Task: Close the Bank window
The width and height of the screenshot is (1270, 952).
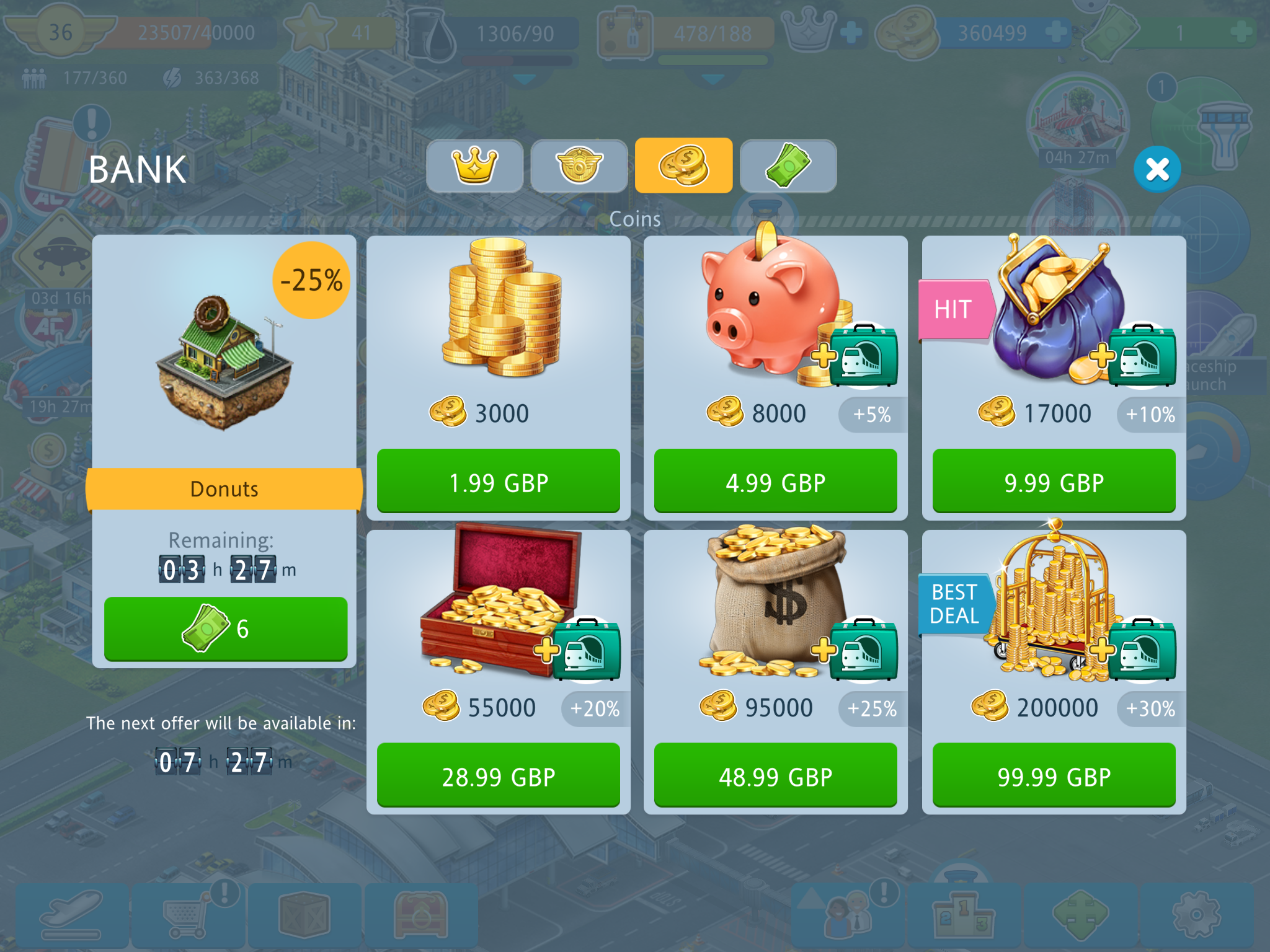Action: (1157, 169)
